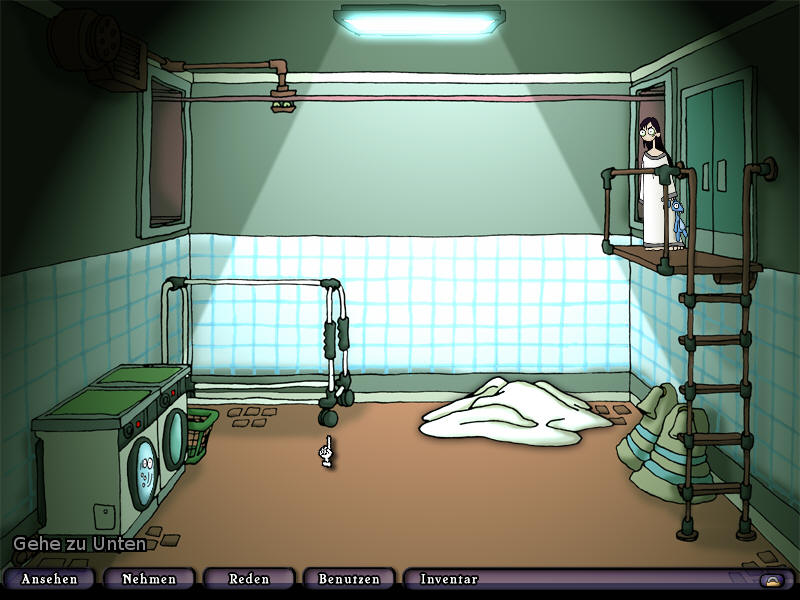Open the Inventar bar

click(449, 579)
